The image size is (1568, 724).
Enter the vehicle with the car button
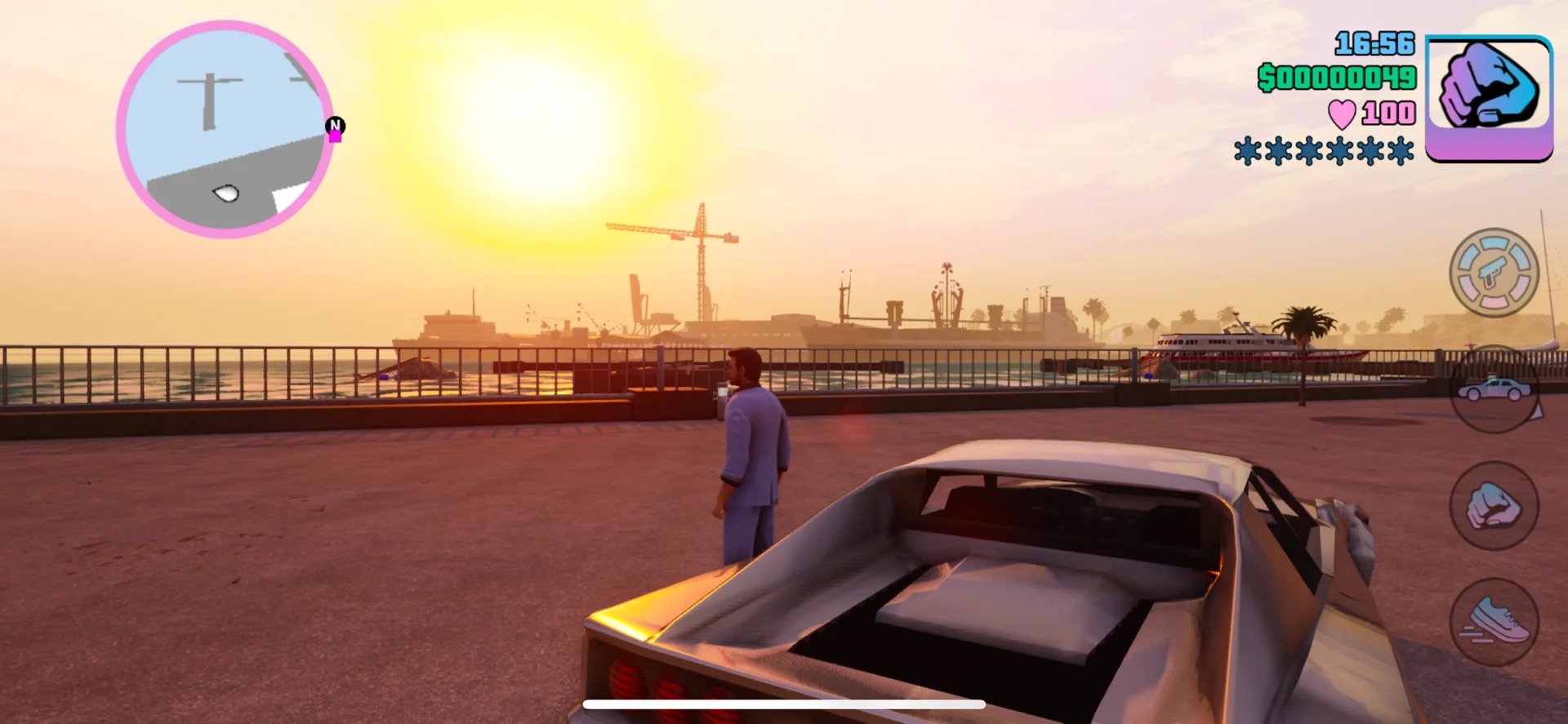1494,389
